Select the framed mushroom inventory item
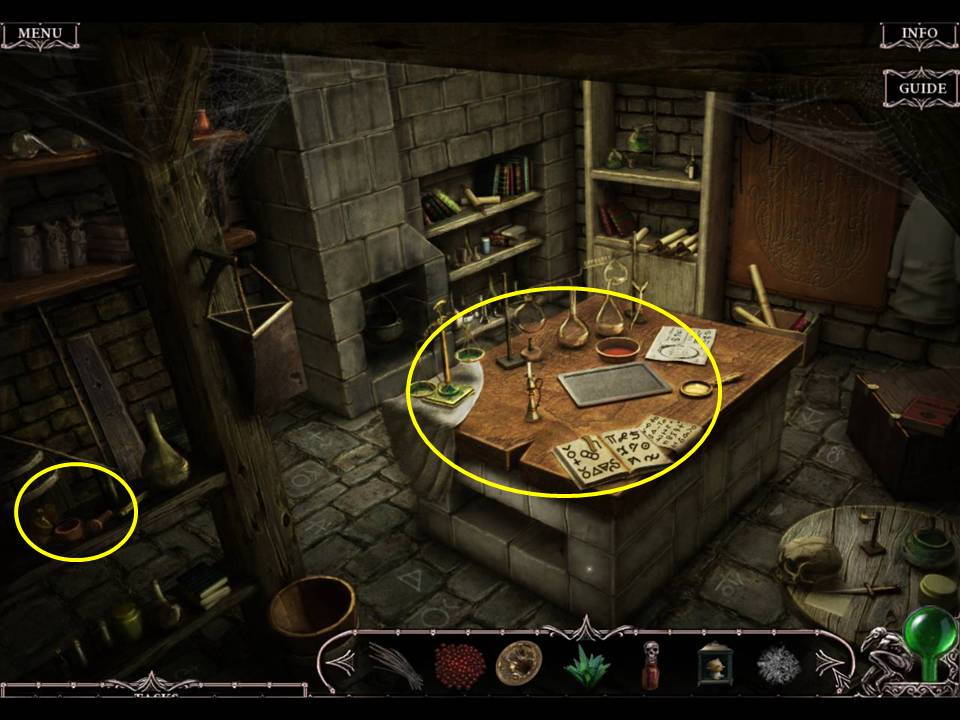Viewport: 960px width, 720px height. pyautogui.click(x=714, y=663)
